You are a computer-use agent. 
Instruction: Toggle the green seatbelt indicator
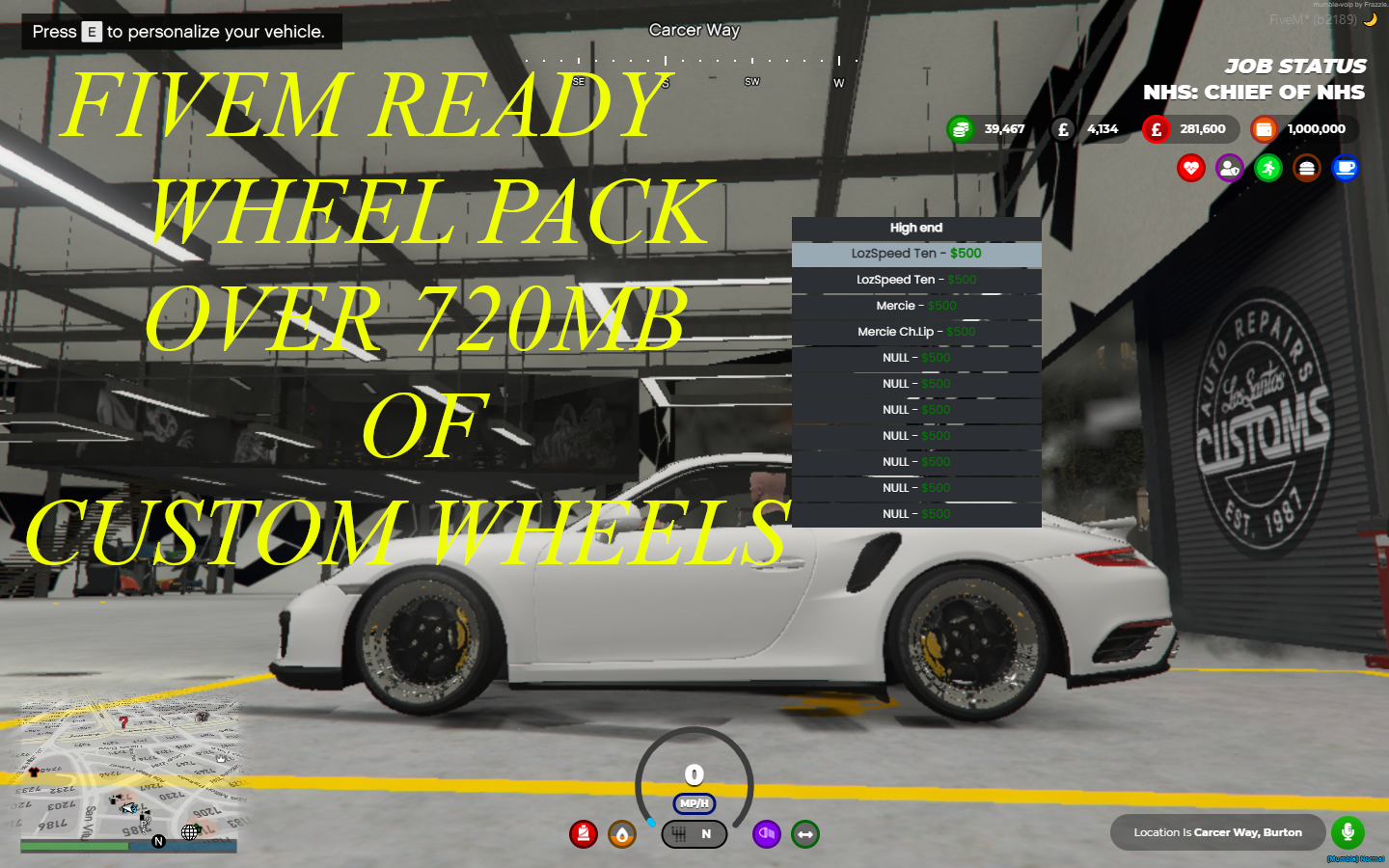805,834
